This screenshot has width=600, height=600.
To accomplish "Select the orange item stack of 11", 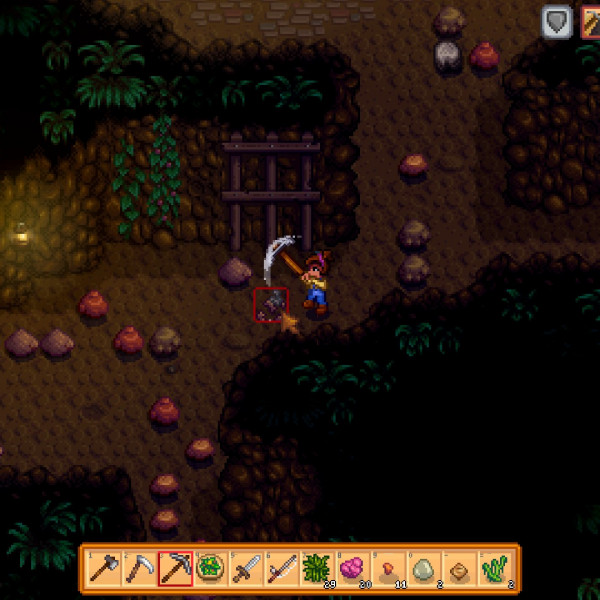I will pos(390,569).
